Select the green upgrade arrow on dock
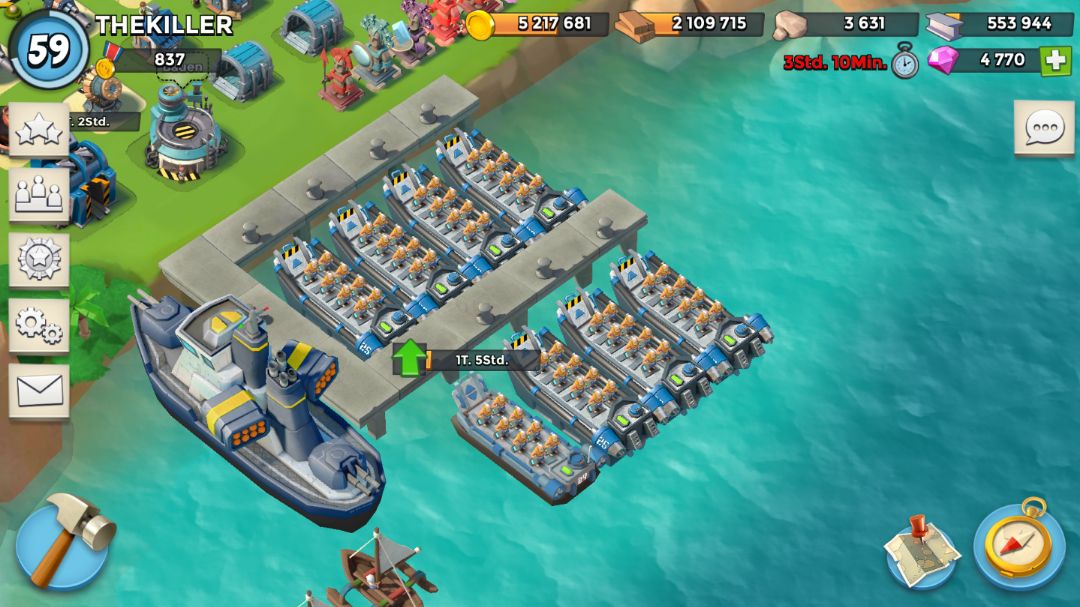The width and height of the screenshot is (1080, 607). click(x=409, y=357)
